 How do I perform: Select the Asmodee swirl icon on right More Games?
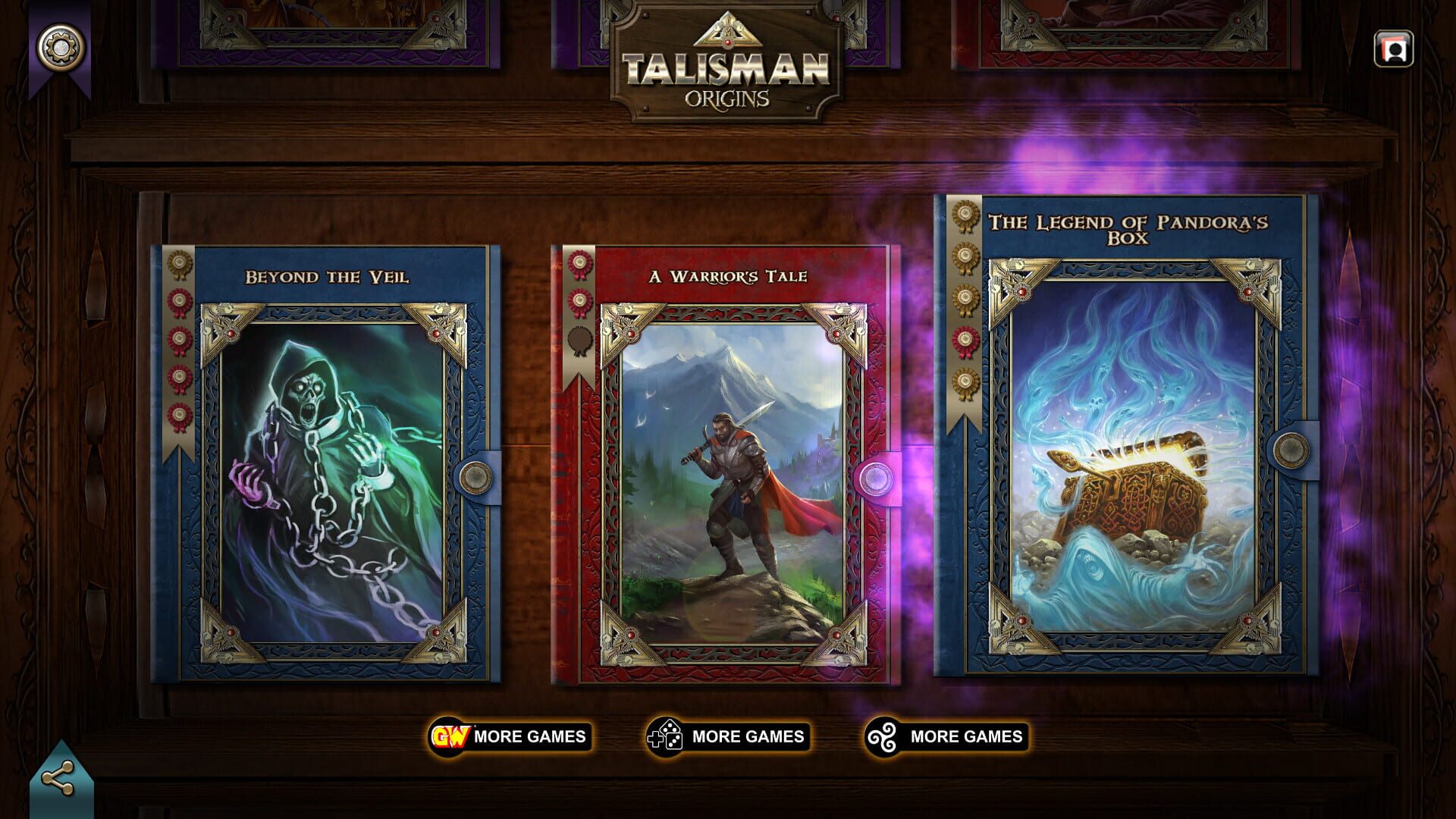(883, 735)
